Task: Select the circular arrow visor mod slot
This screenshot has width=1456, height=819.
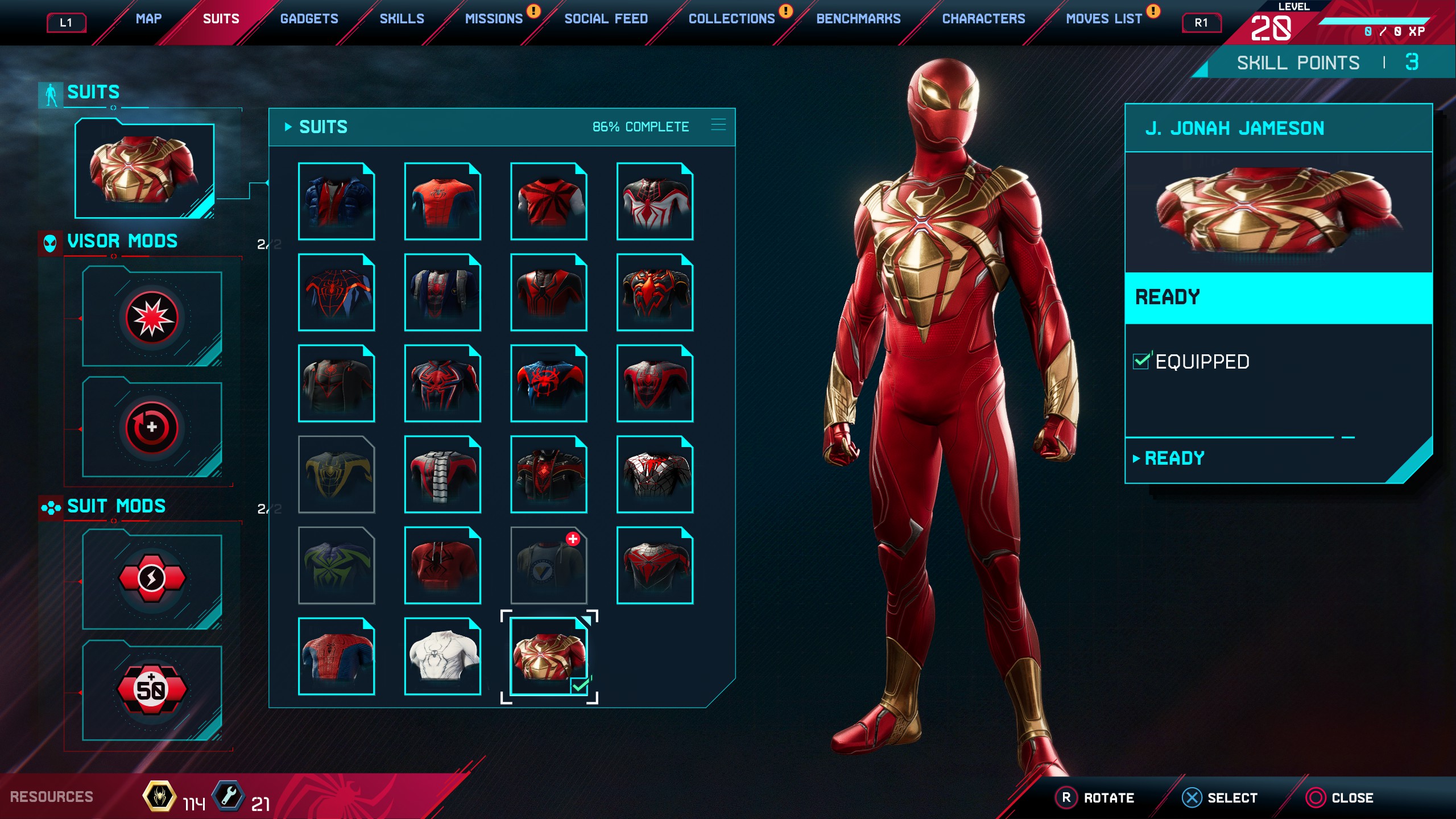Action: tap(152, 428)
